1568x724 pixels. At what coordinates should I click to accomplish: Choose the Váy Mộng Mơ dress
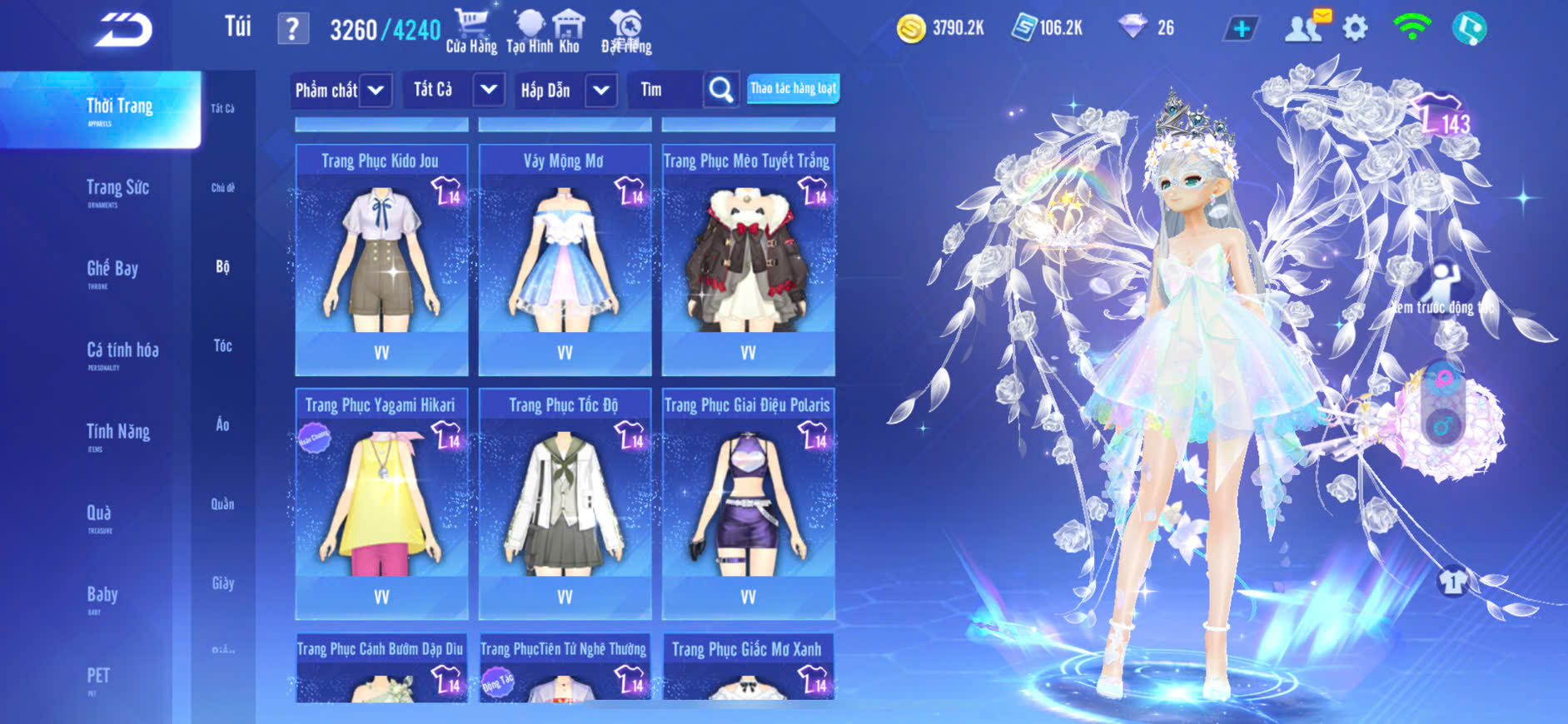(x=565, y=260)
